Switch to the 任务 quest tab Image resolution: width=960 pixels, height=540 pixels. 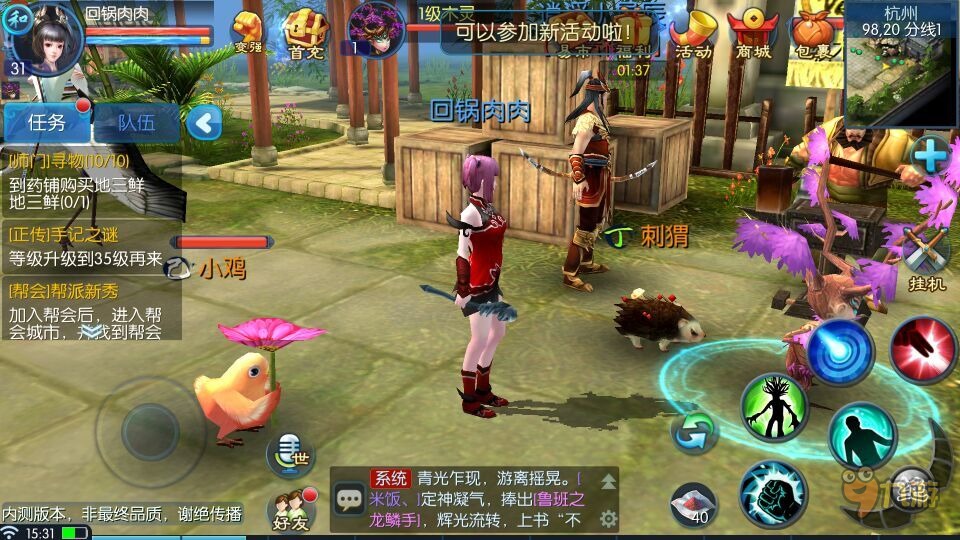[x=46, y=123]
